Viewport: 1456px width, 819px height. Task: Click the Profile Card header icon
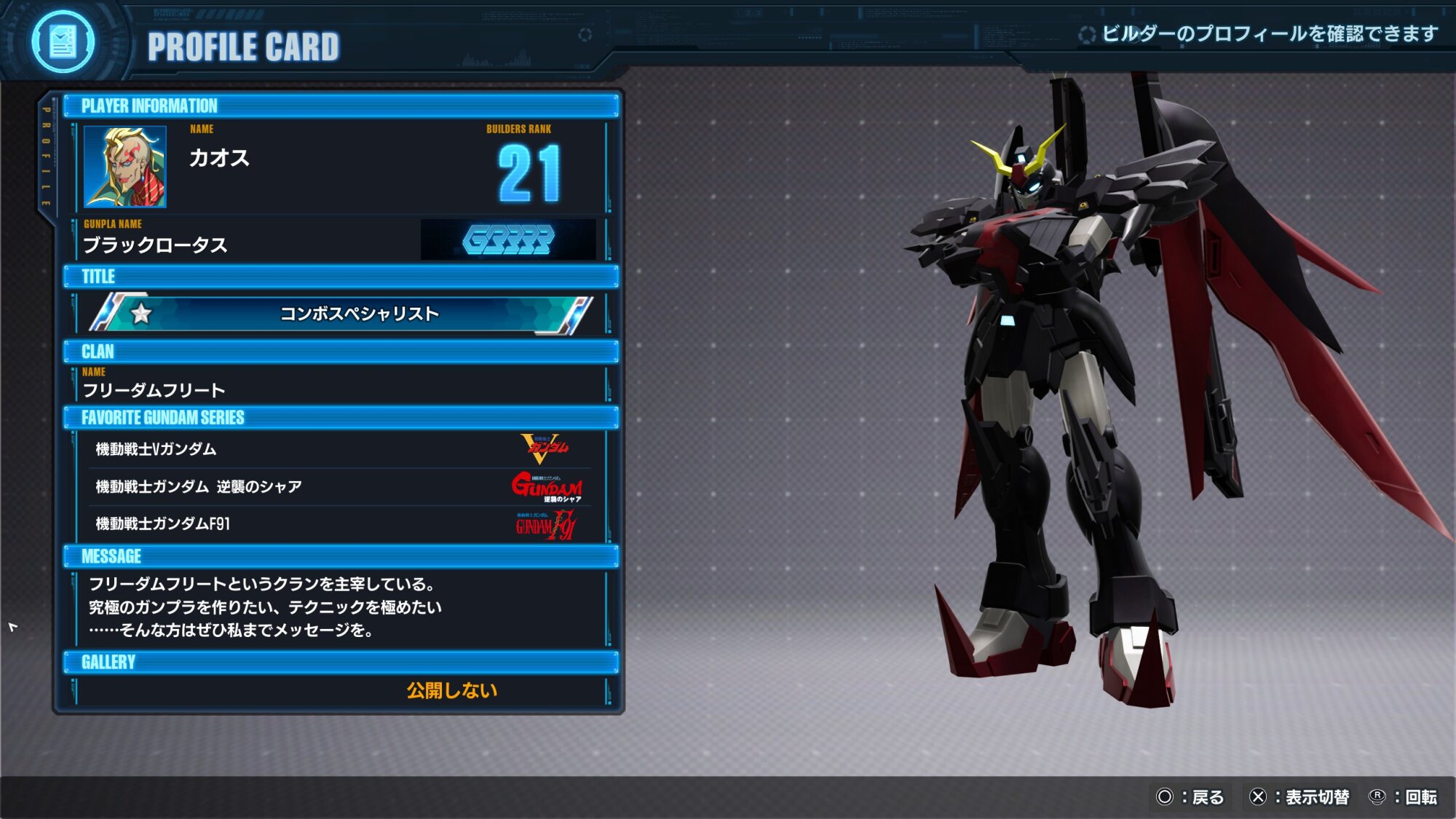pyautogui.click(x=63, y=42)
